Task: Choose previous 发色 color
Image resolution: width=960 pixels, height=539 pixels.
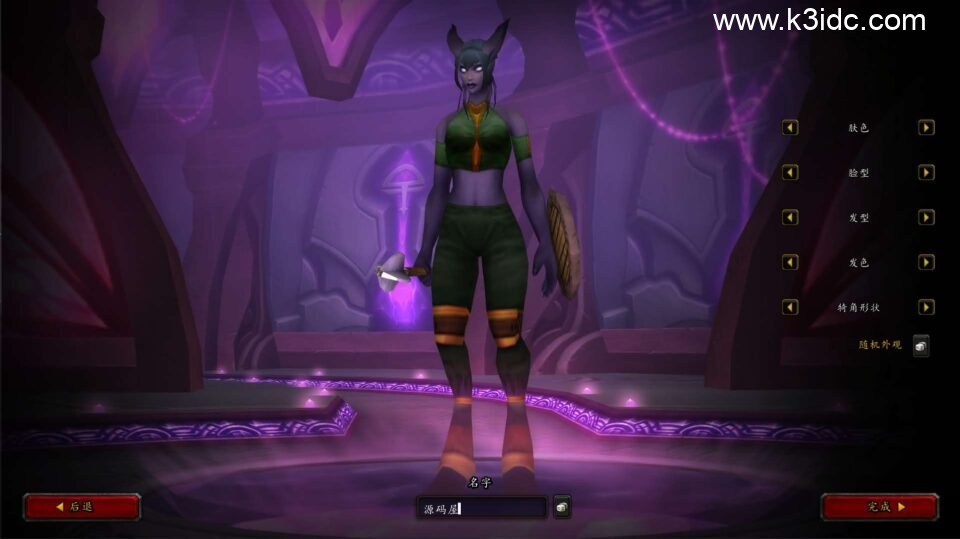Action: [x=790, y=262]
